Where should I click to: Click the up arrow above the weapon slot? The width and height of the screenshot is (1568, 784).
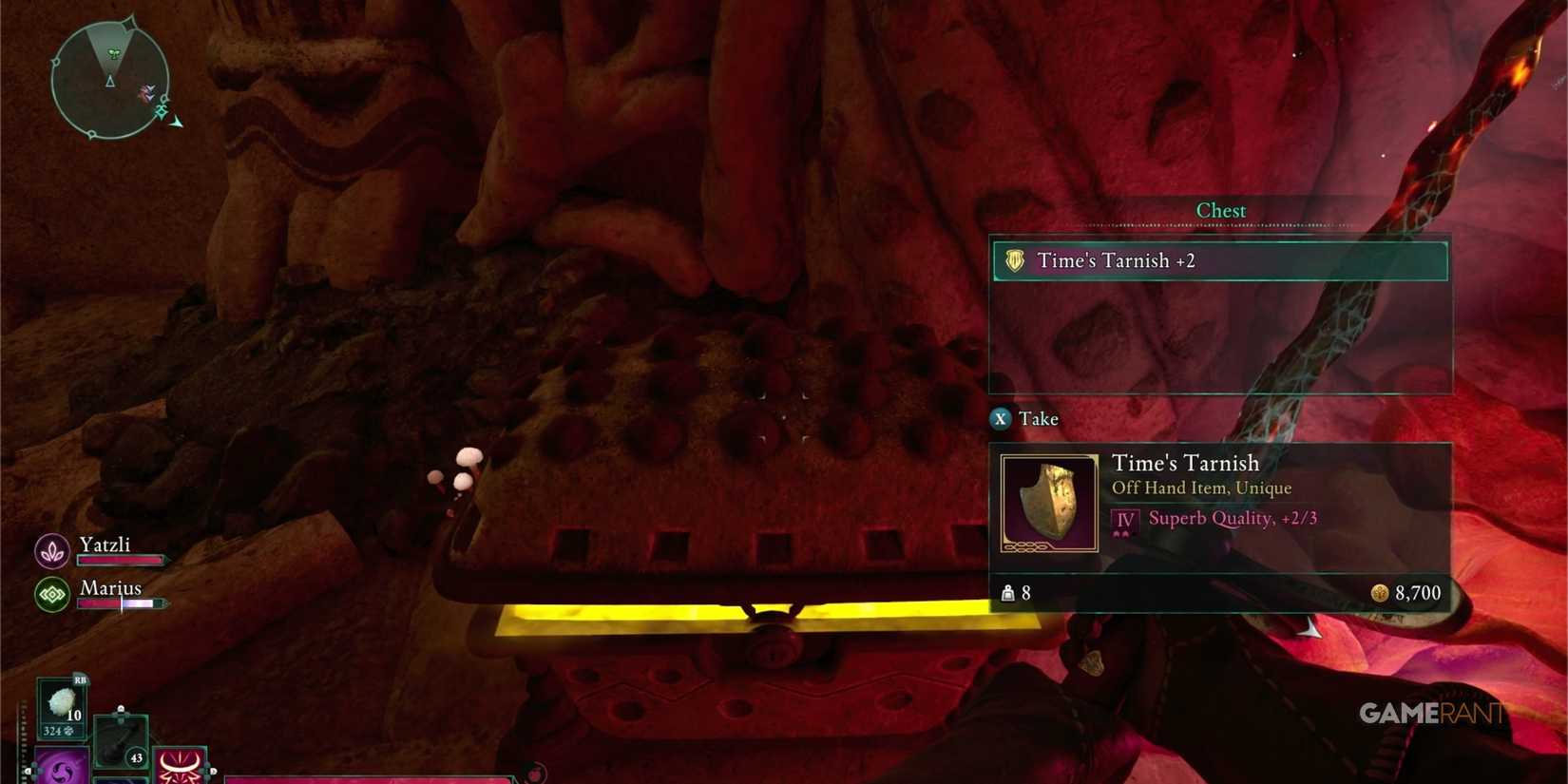[x=121, y=710]
